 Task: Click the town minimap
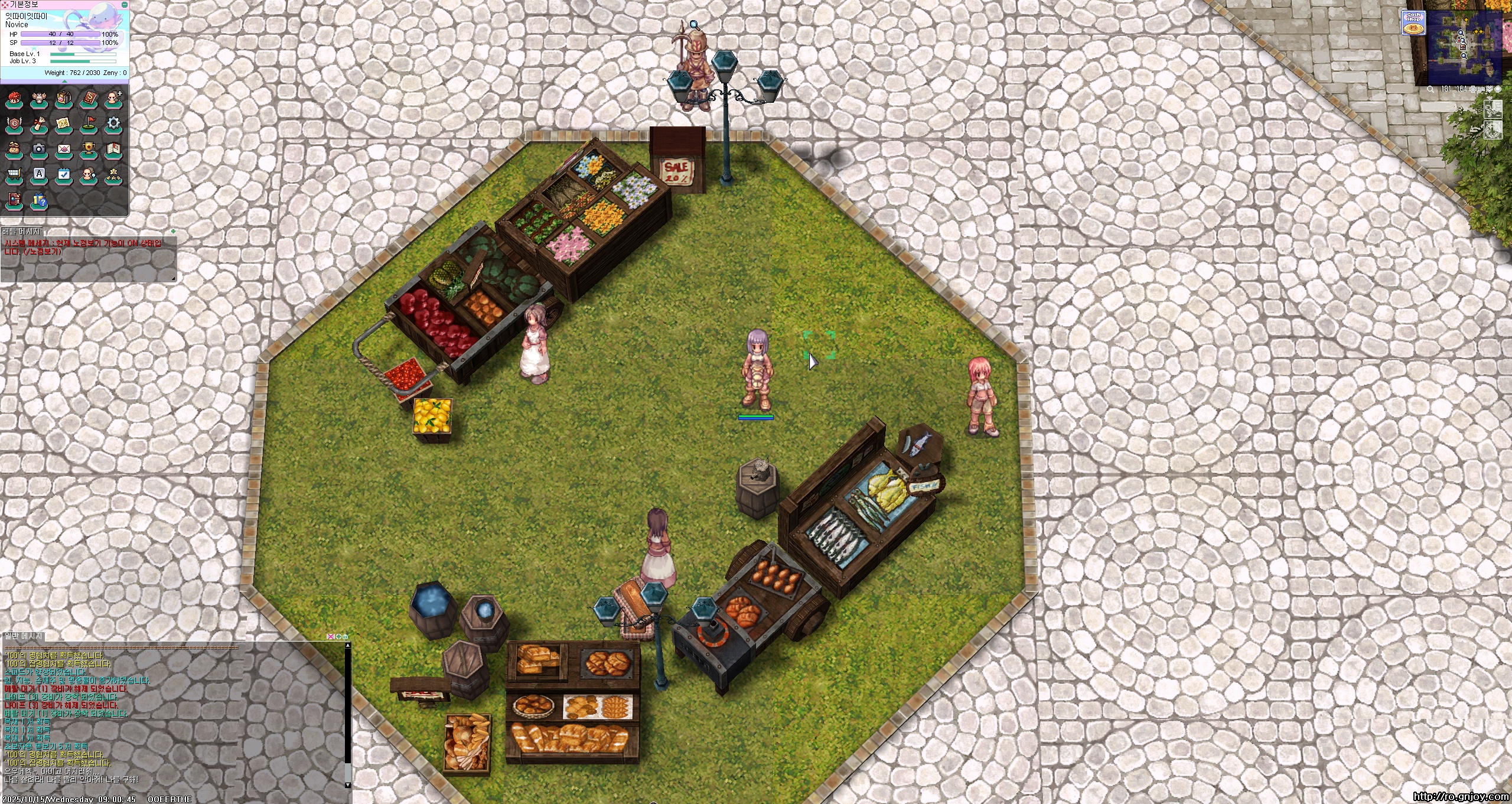point(1464,47)
